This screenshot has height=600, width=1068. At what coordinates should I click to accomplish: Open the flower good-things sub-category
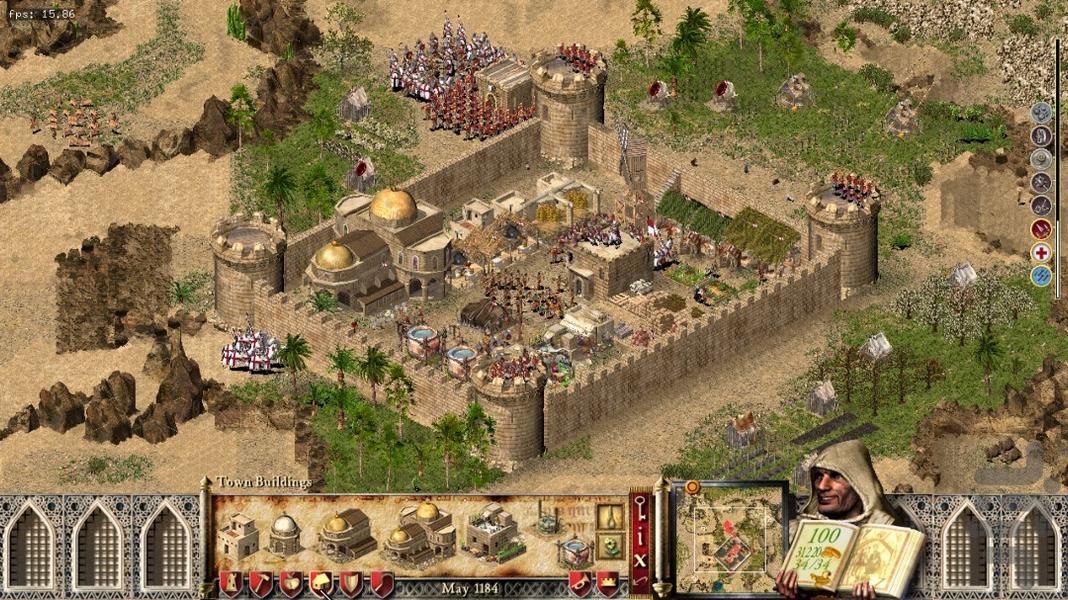[x=610, y=547]
